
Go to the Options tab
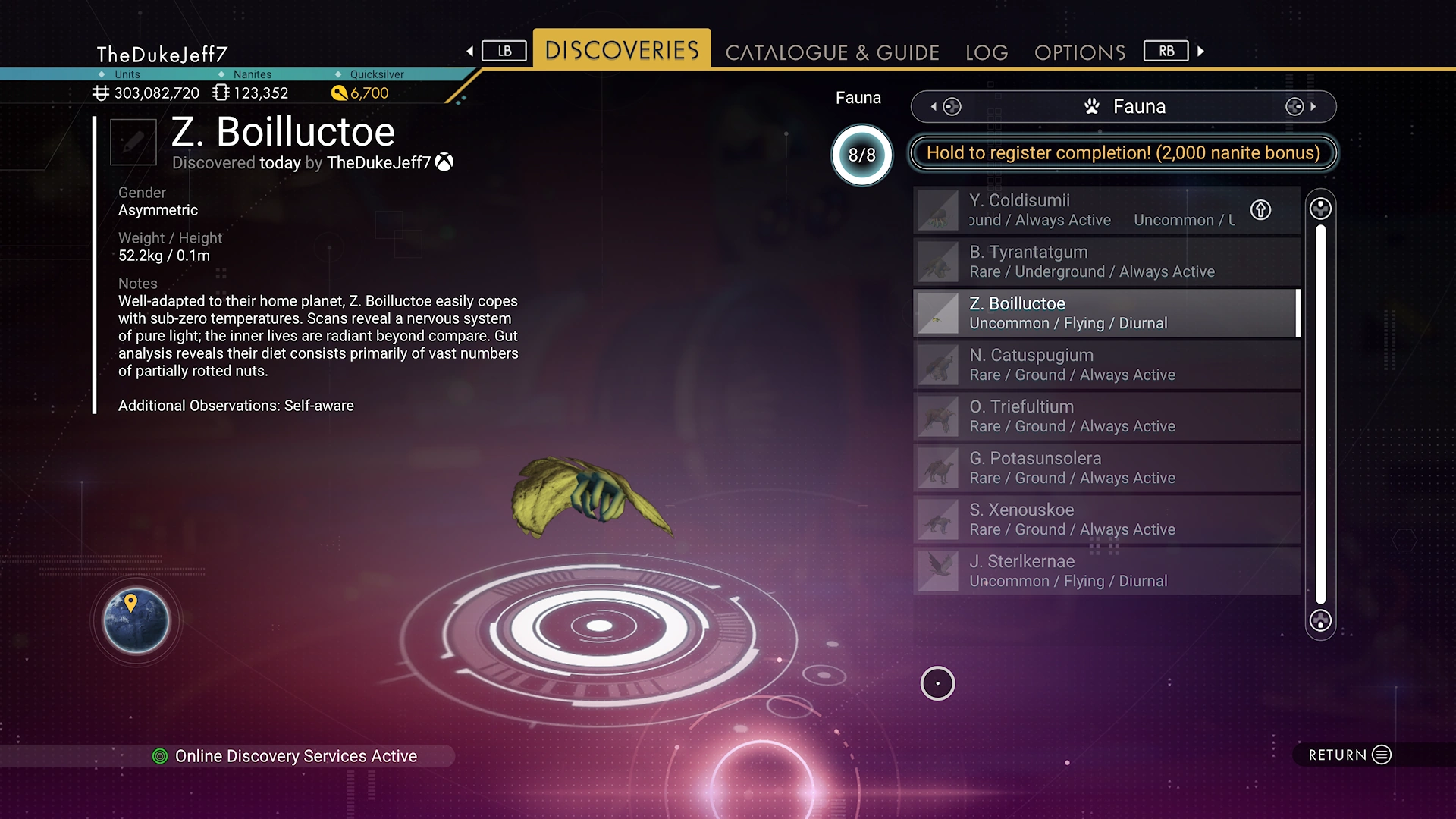coord(1080,52)
